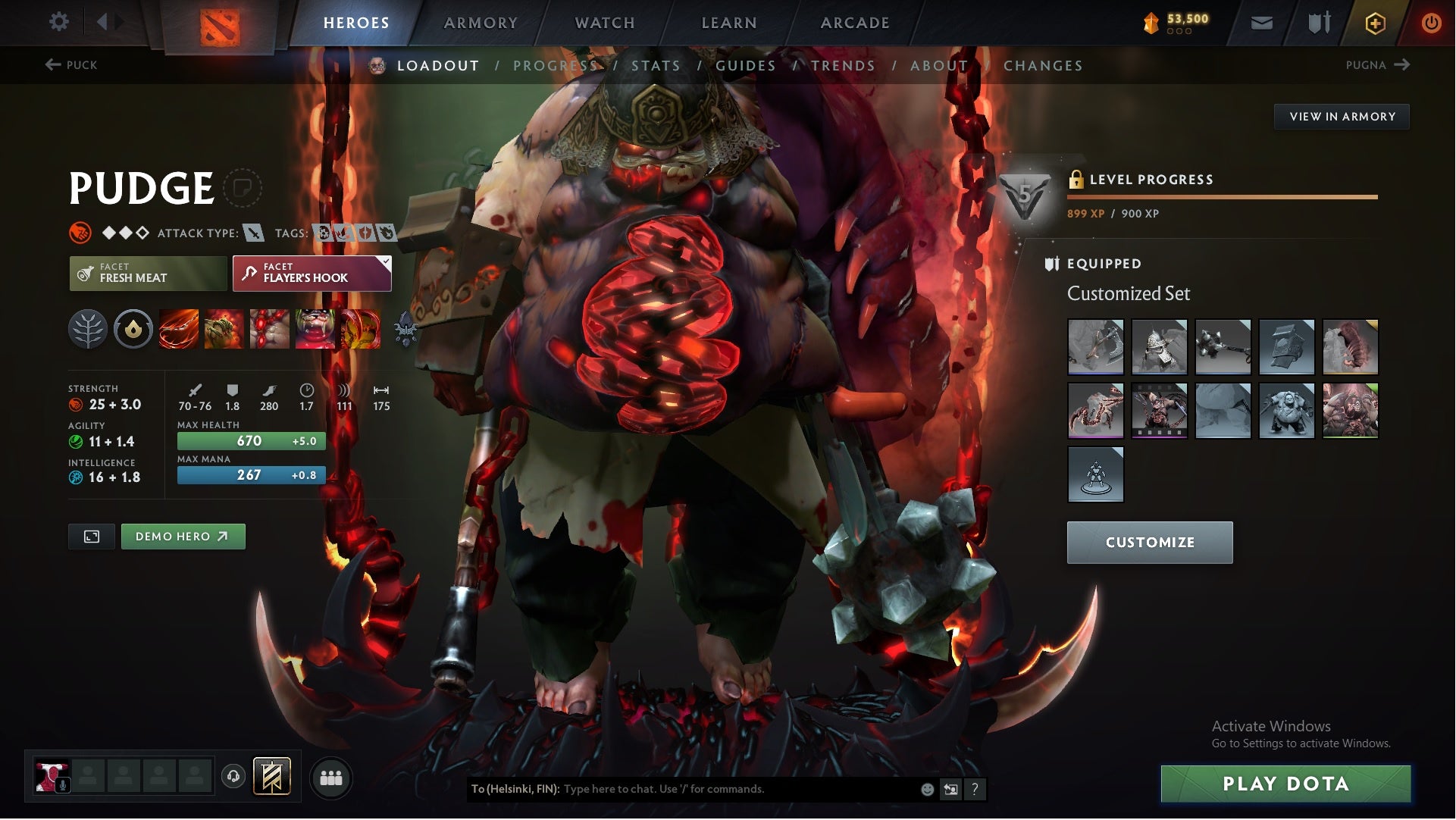The width and height of the screenshot is (1456, 820).
Task: Go back to Puck with left arrow
Action: 52,65
